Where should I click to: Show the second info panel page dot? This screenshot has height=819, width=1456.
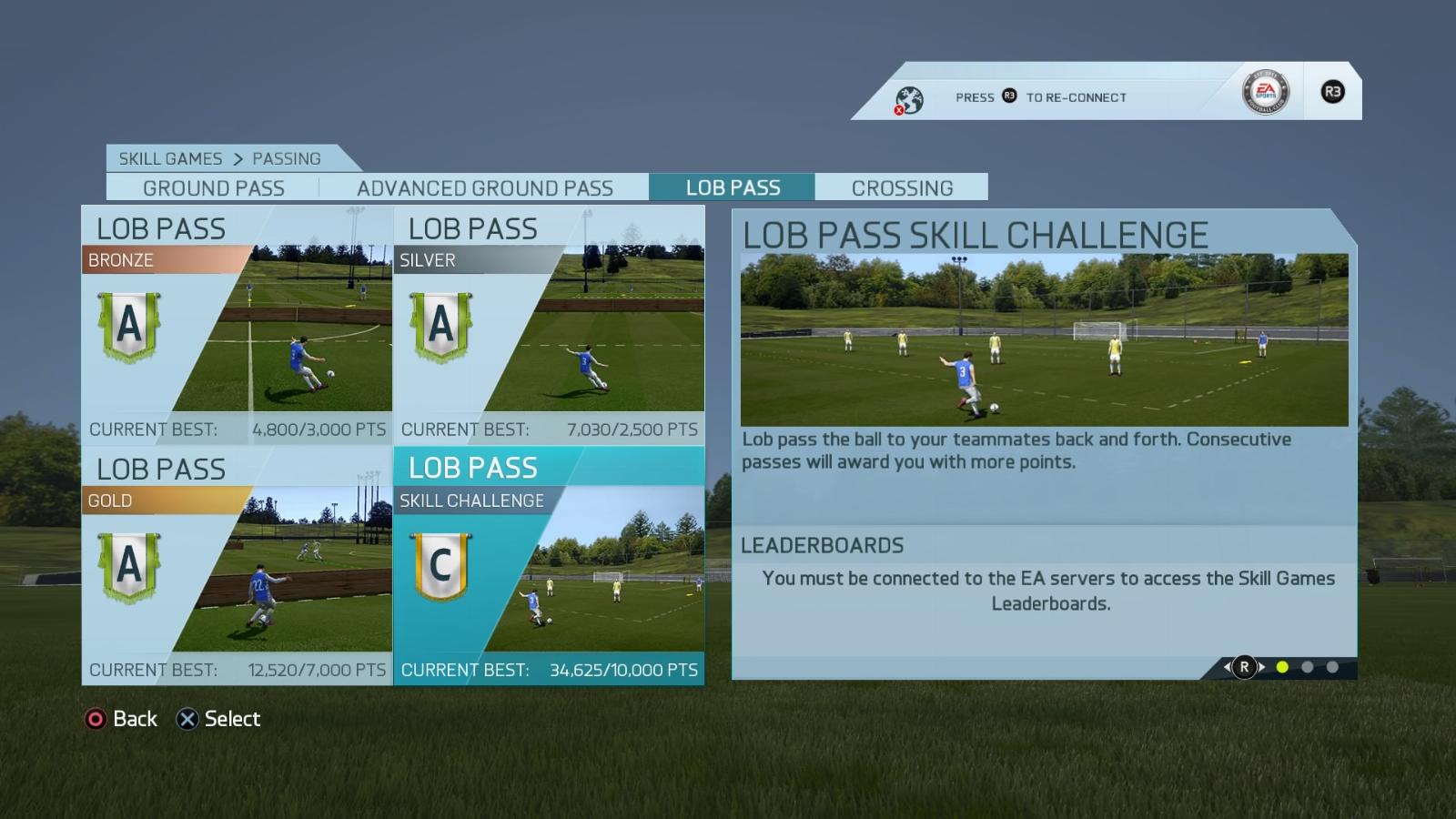tap(1307, 667)
